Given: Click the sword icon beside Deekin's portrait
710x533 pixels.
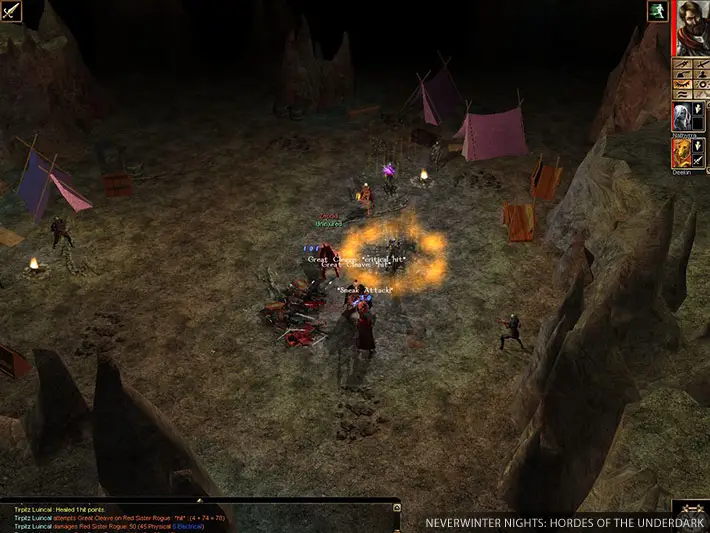Looking at the screenshot, I should coord(700,160).
